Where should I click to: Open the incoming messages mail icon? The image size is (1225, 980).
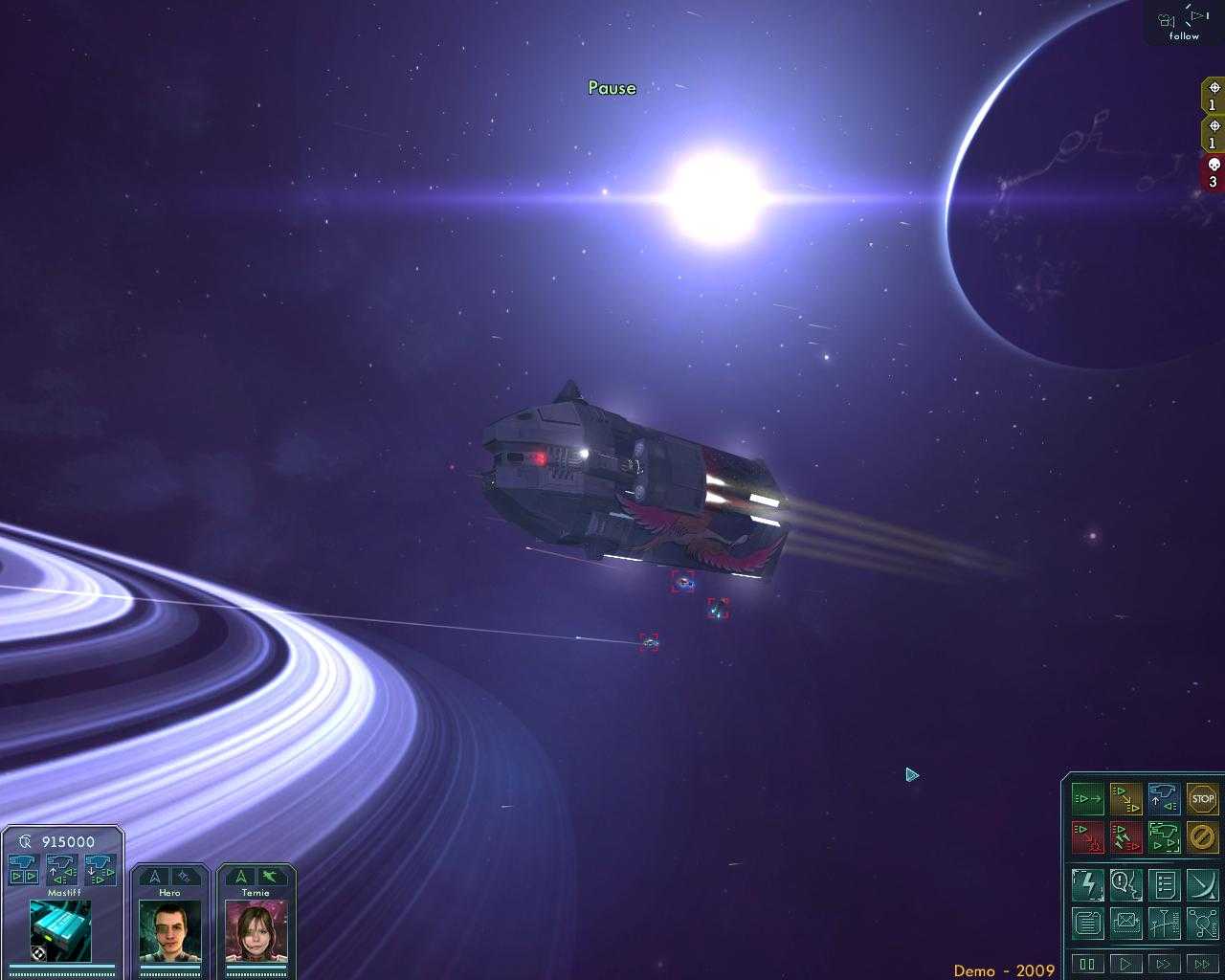coord(1126,921)
